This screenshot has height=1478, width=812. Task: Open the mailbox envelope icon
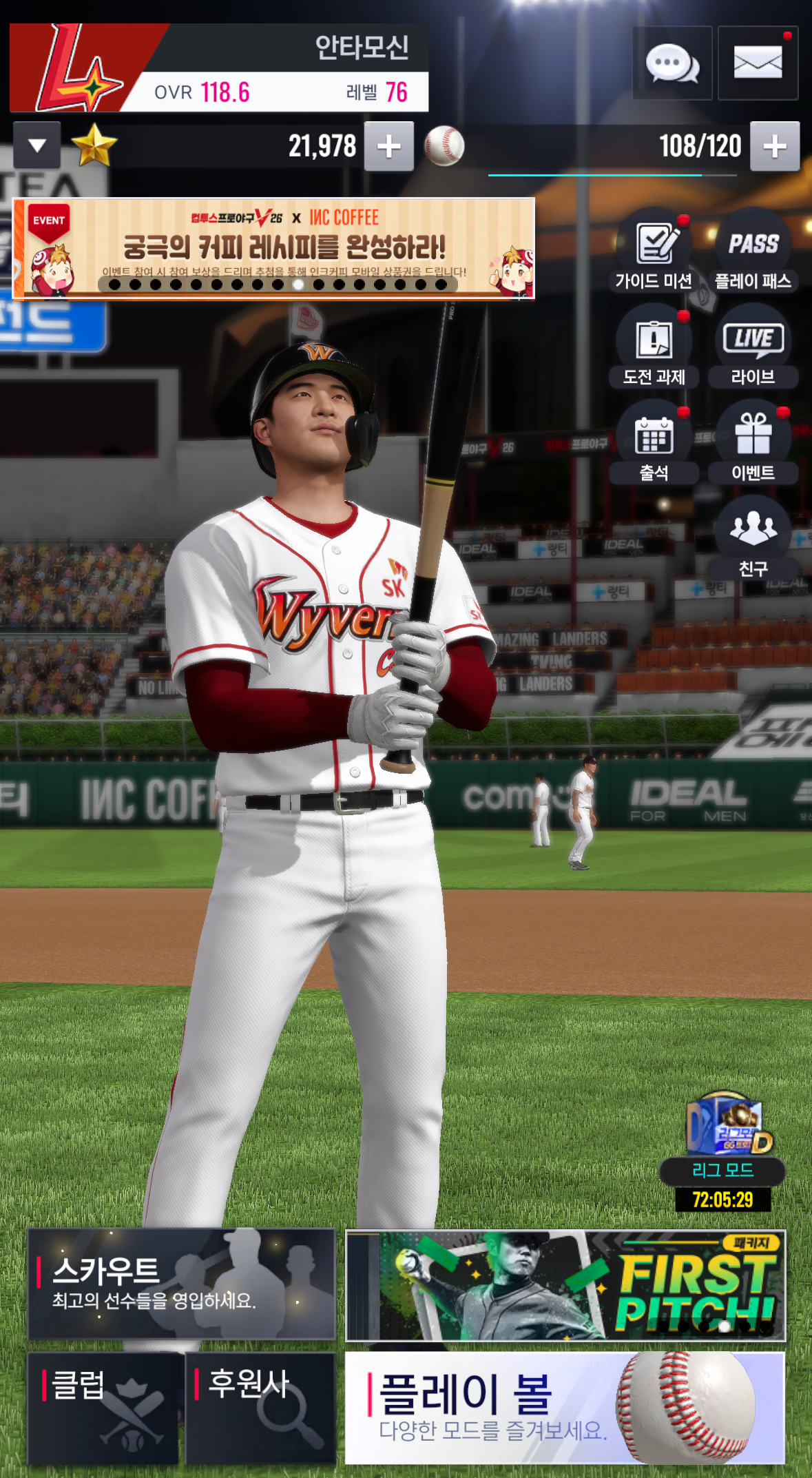(758, 63)
